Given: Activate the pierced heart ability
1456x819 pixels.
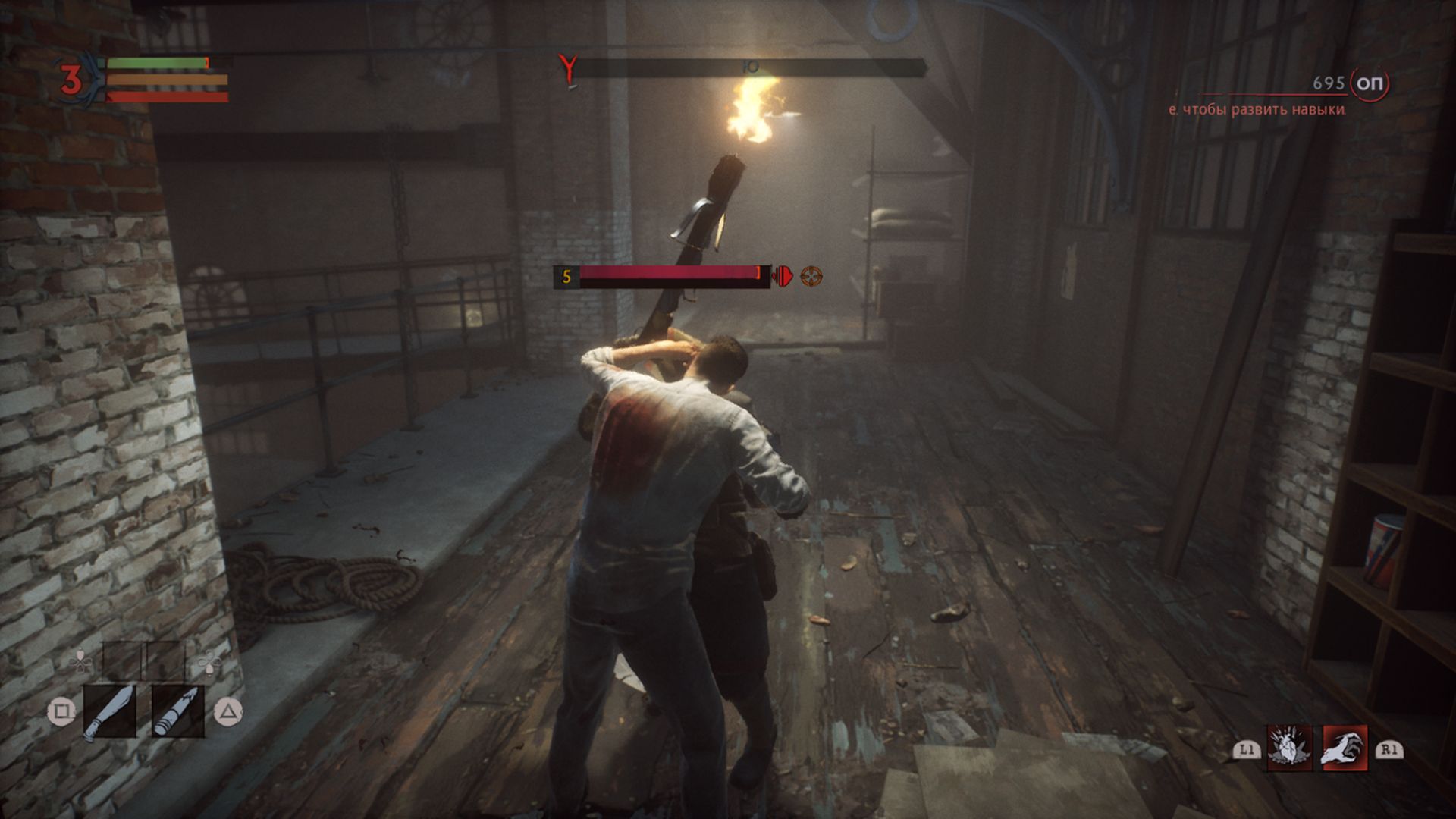Looking at the screenshot, I should pyautogui.click(x=1289, y=748).
